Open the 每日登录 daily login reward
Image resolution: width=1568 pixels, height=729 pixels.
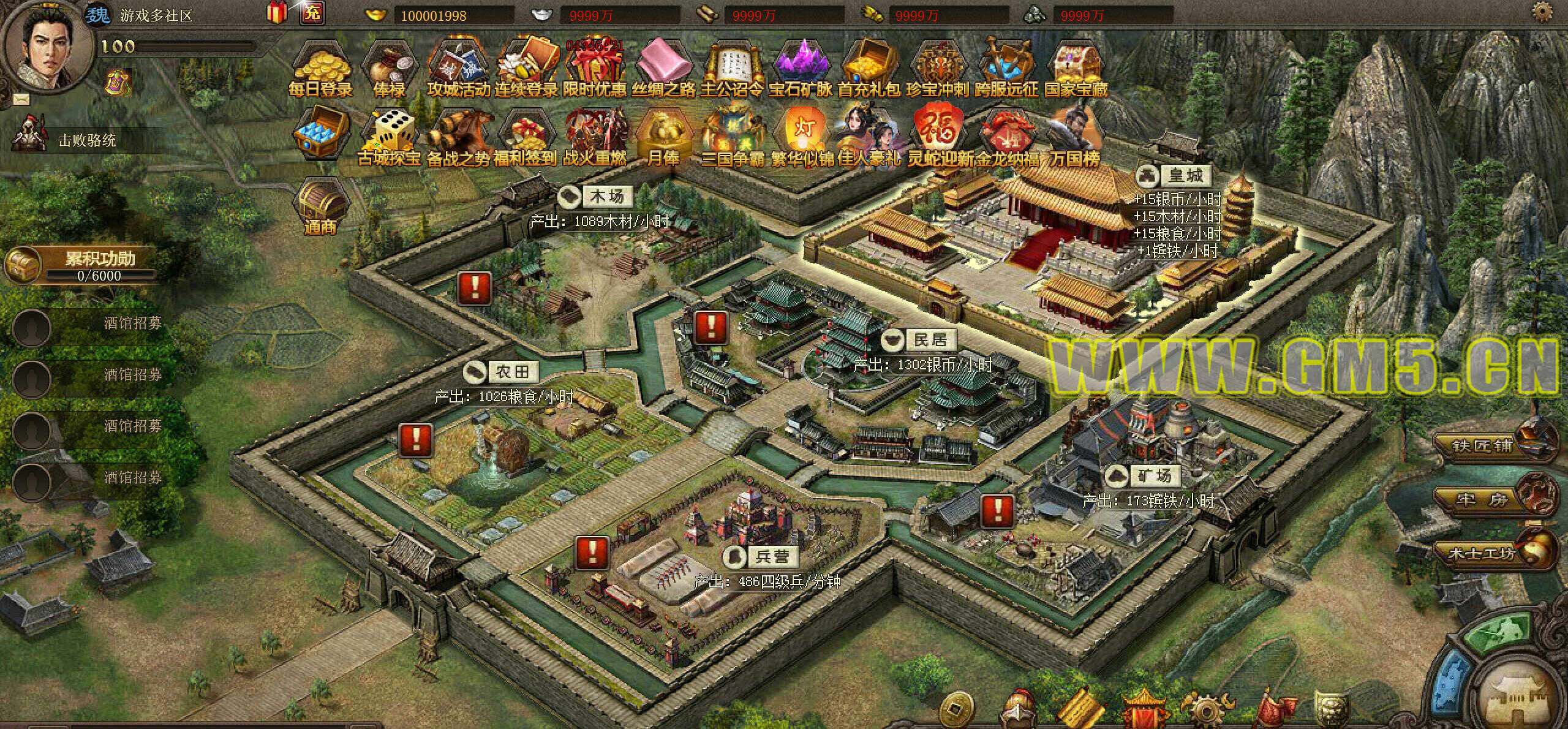(x=320, y=69)
